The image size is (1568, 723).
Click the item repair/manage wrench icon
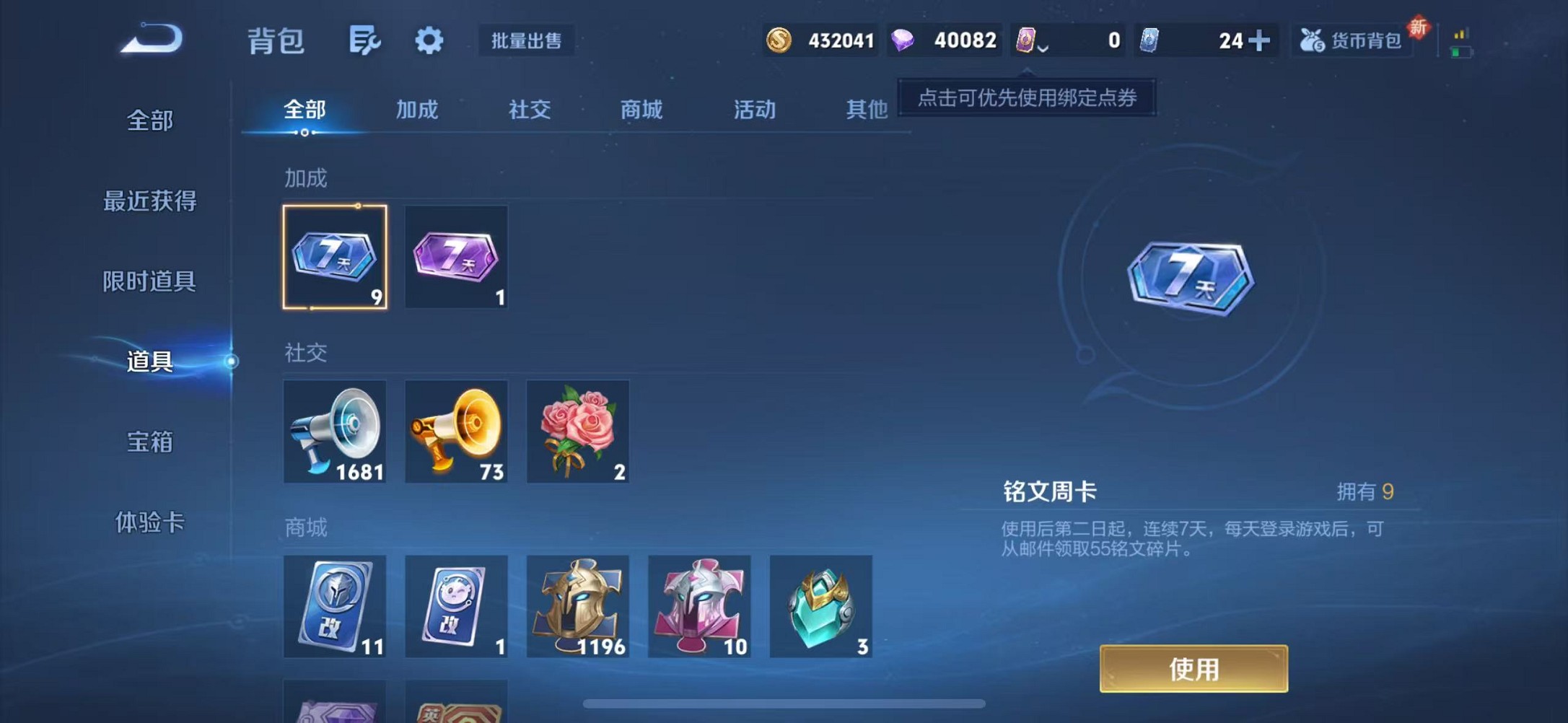pos(364,41)
